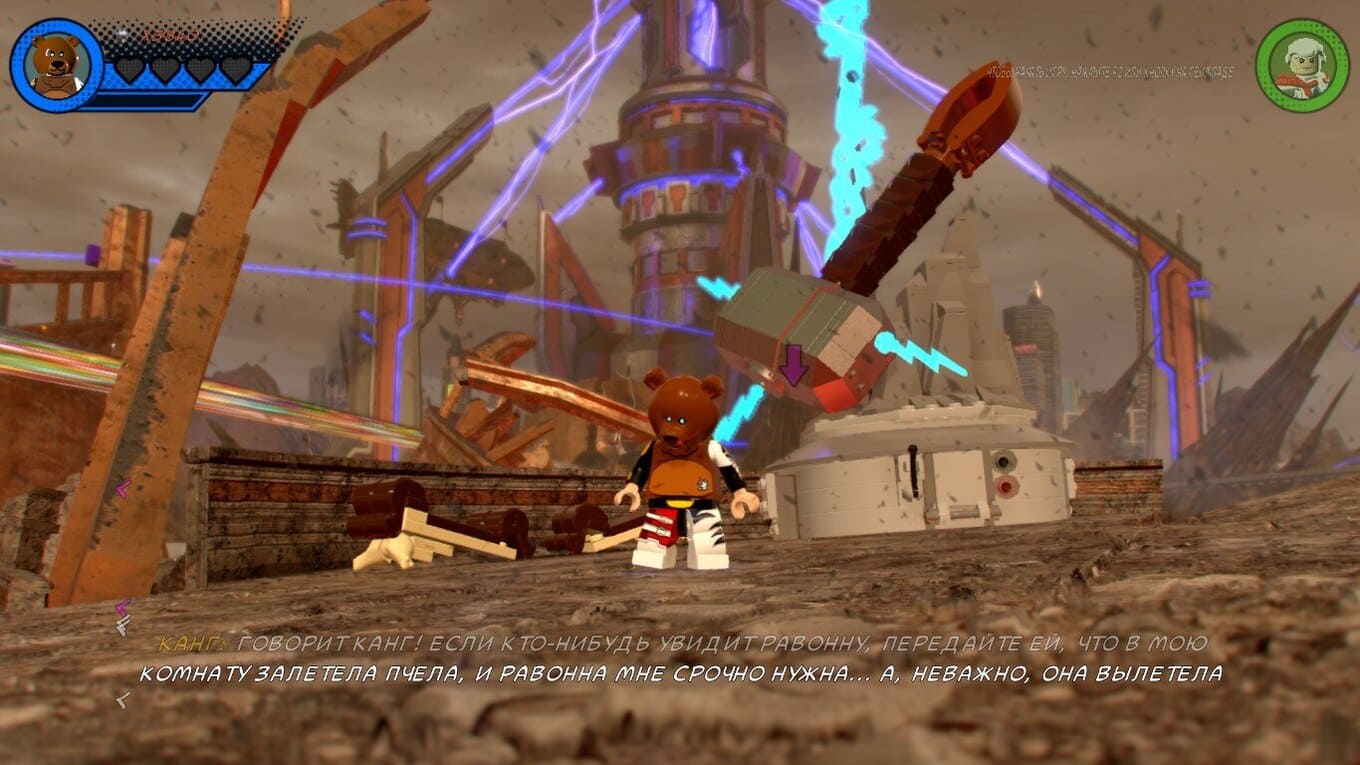
Task: Select the bear character portrait
Action: coord(56,65)
